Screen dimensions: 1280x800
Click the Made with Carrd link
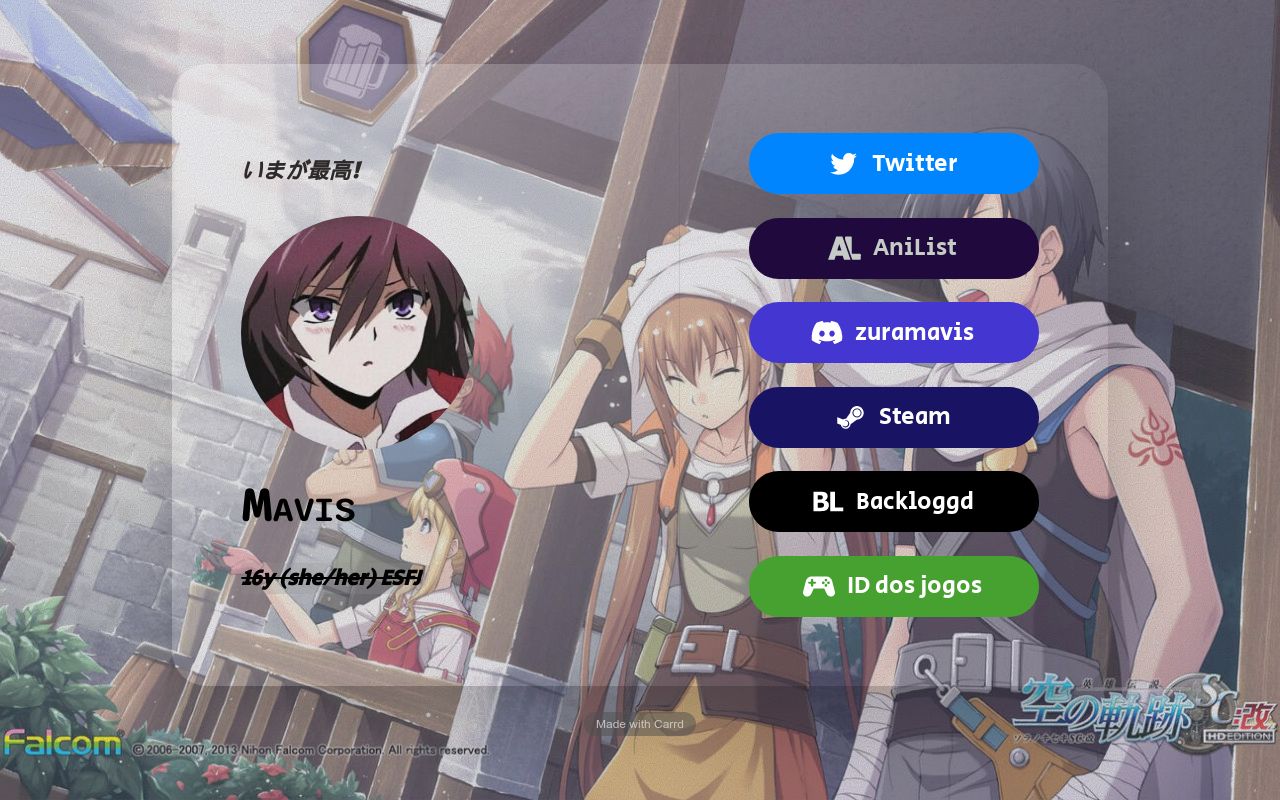tap(640, 724)
